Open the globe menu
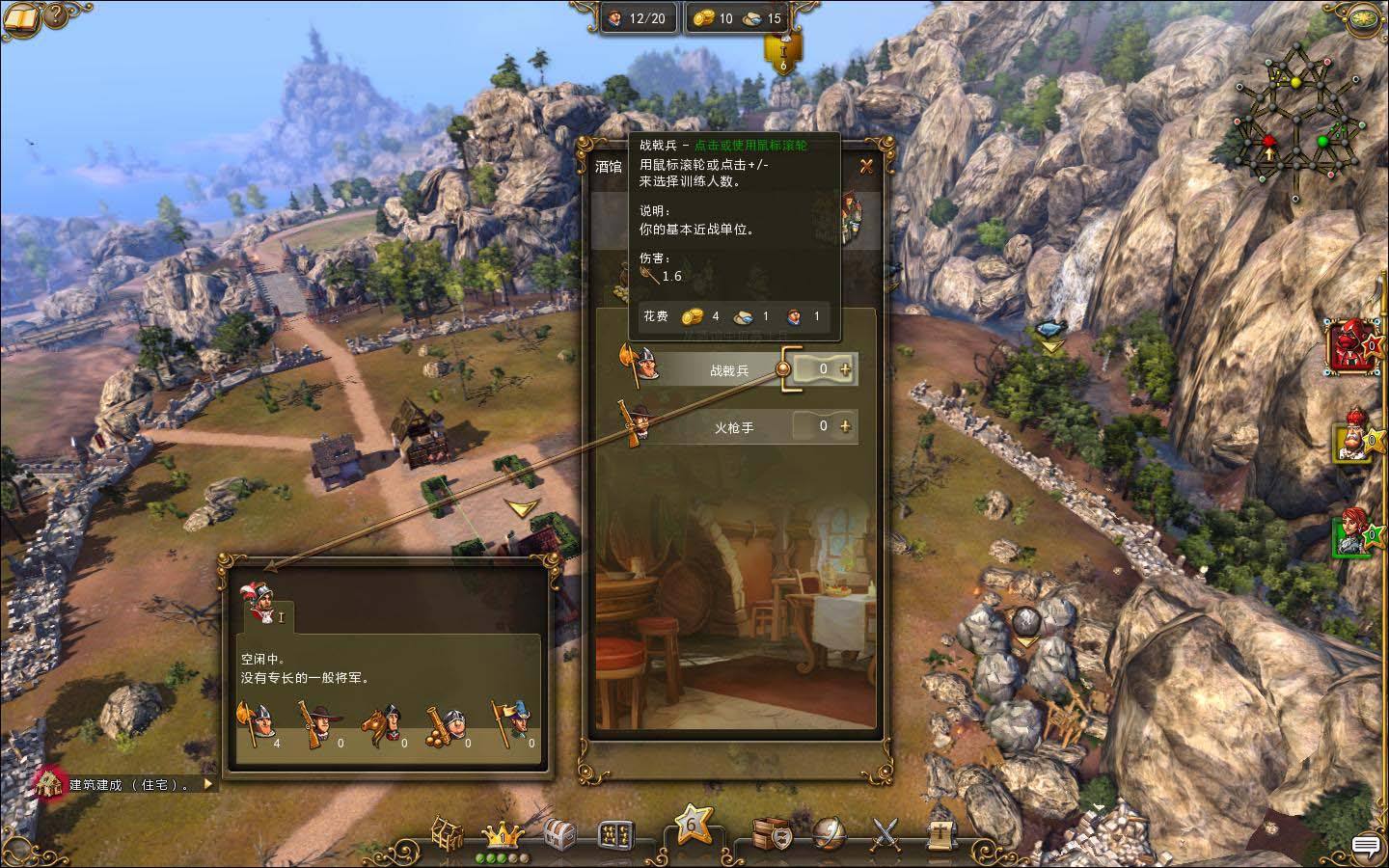The width and height of the screenshot is (1389, 868). [x=828, y=831]
